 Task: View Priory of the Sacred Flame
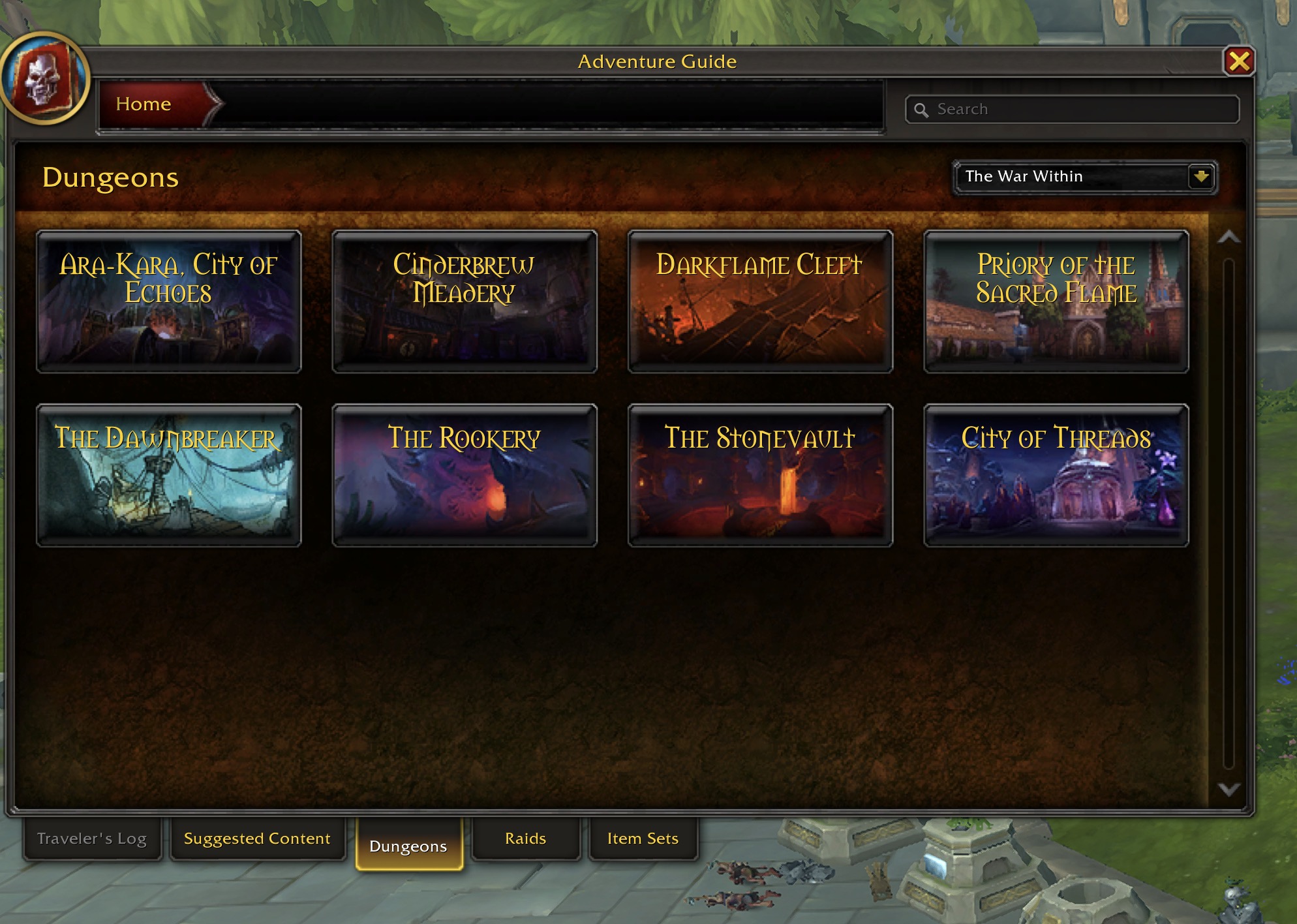click(1056, 301)
